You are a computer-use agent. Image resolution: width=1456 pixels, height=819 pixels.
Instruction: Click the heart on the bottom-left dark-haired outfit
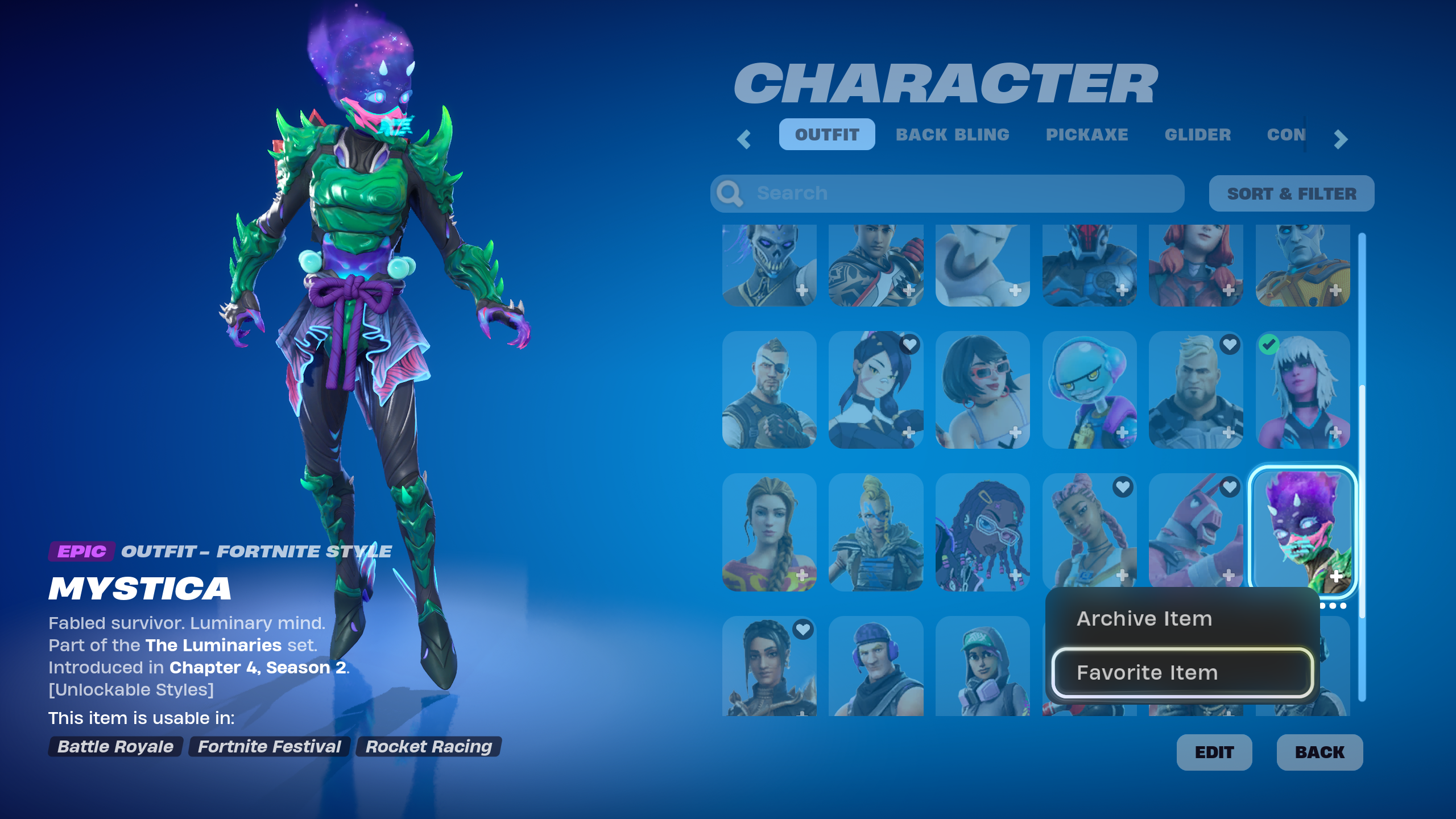coord(802,630)
